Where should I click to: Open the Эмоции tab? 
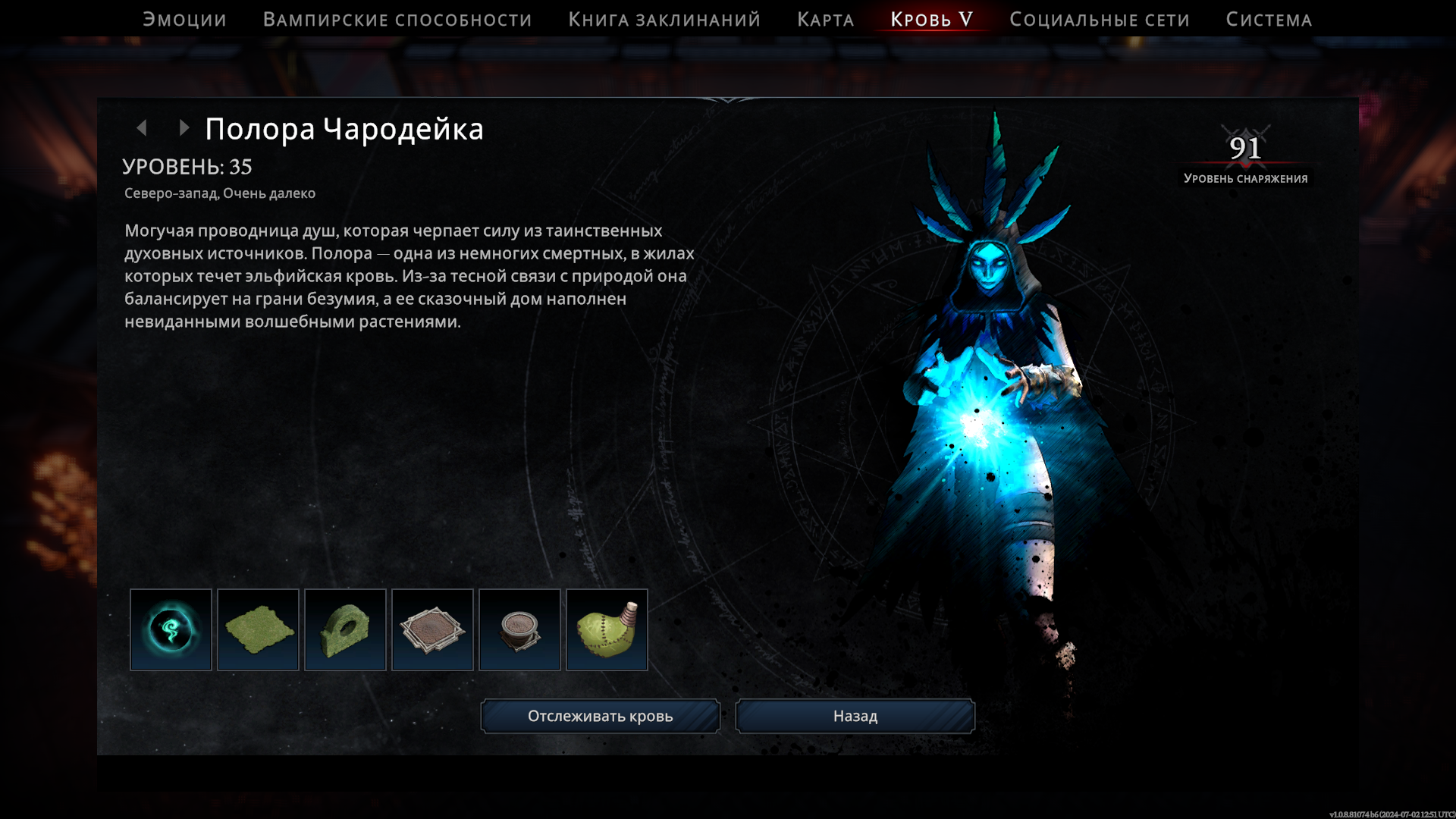(x=184, y=20)
